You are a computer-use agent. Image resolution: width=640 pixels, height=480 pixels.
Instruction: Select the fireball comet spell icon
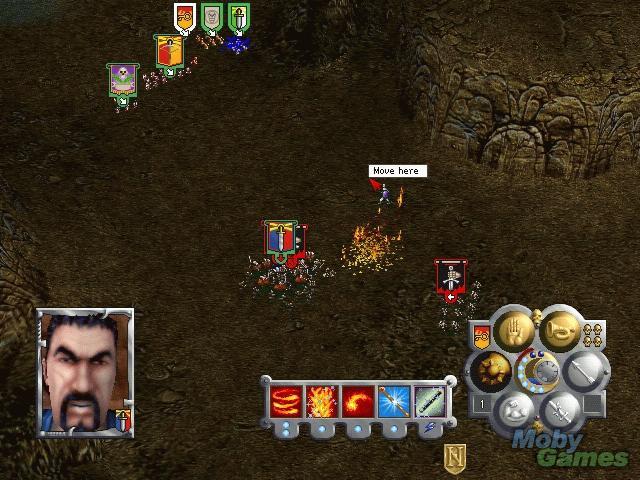[x=358, y=402]
